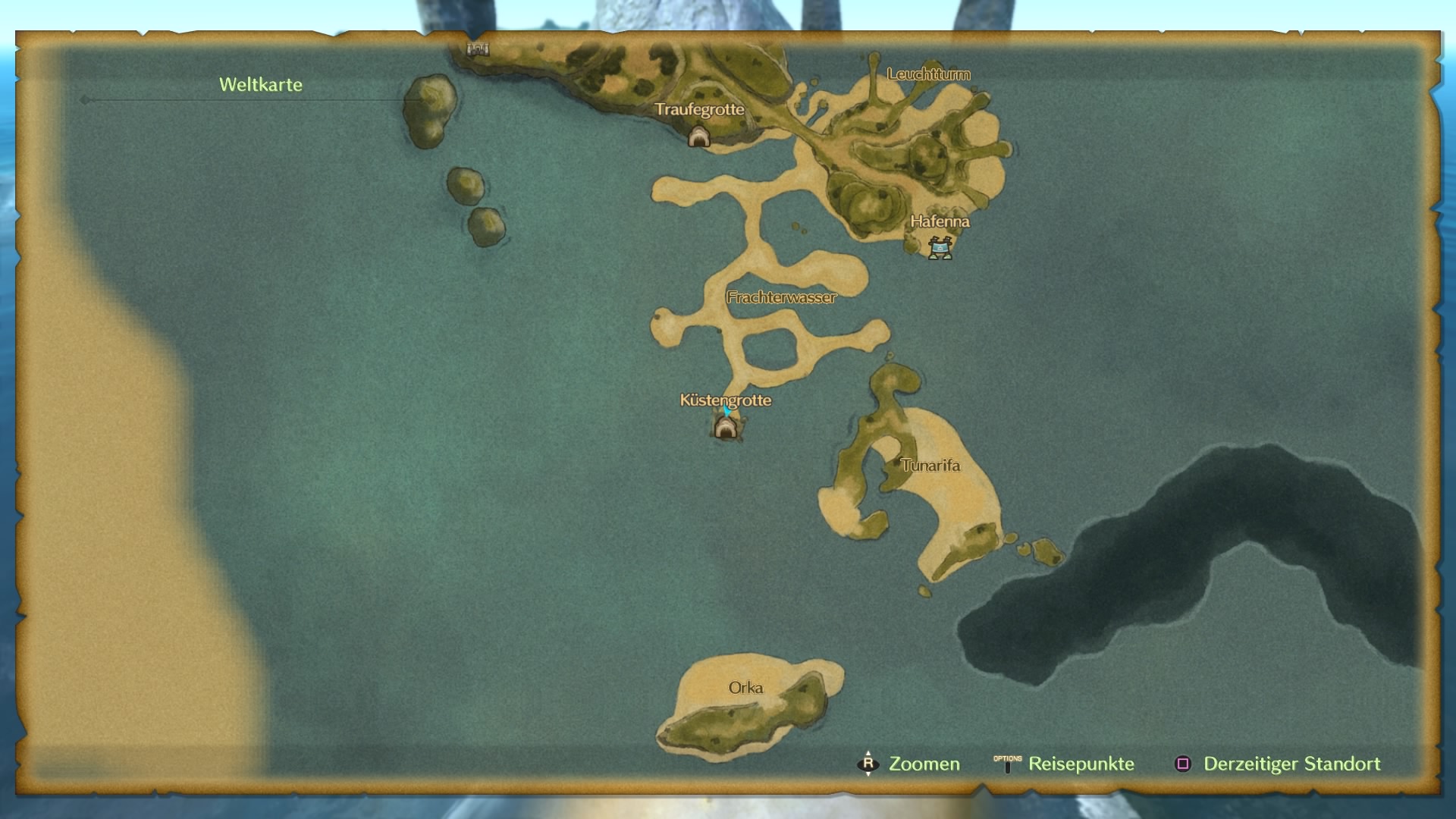Viewport: 1456px width, 819px height.
Task: Click the castle marker at the map's top edge
Action: (478, 50)
